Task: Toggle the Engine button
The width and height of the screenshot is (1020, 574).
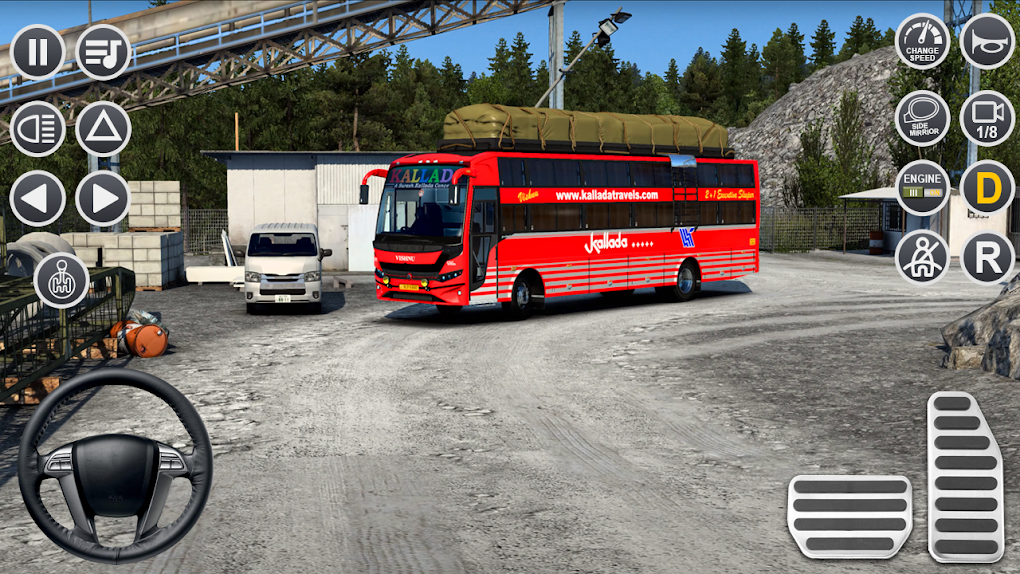Action: (922, 188)
